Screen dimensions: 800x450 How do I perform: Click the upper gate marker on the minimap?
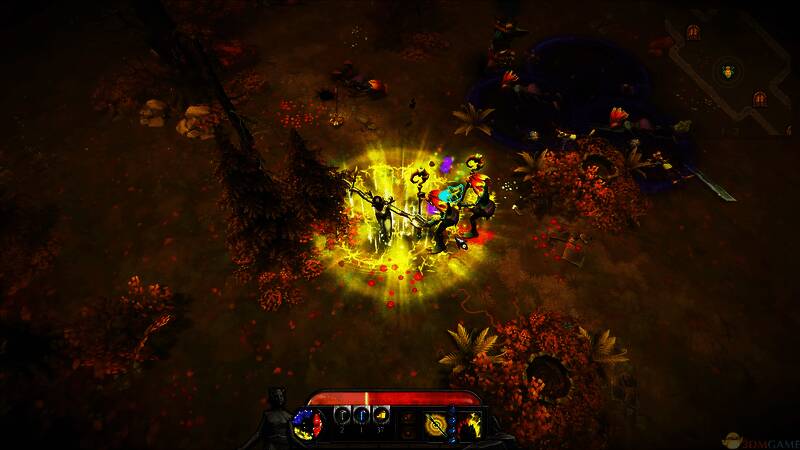[693, 33]
